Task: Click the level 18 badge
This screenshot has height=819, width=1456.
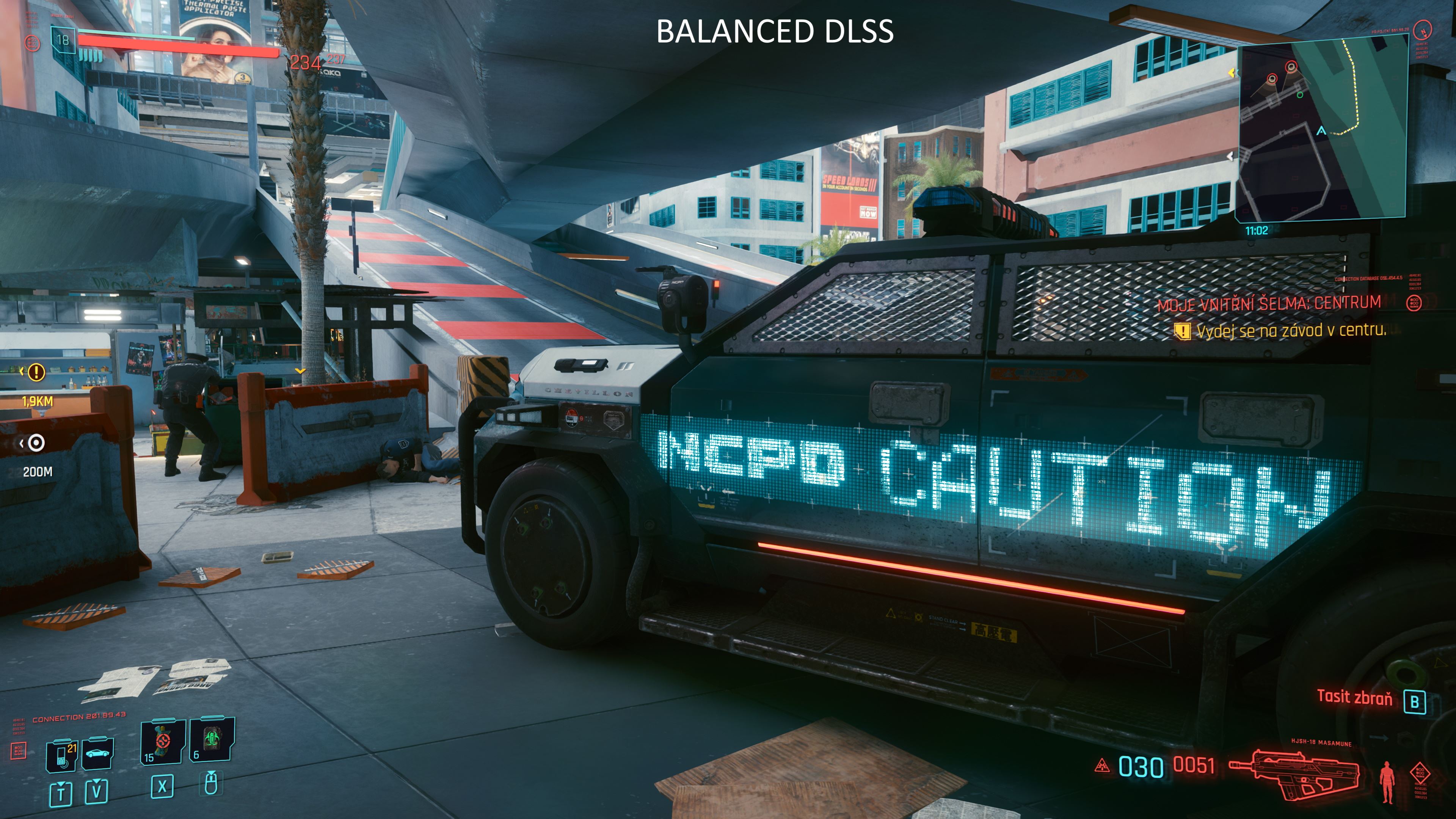Action: coord(63,40)
